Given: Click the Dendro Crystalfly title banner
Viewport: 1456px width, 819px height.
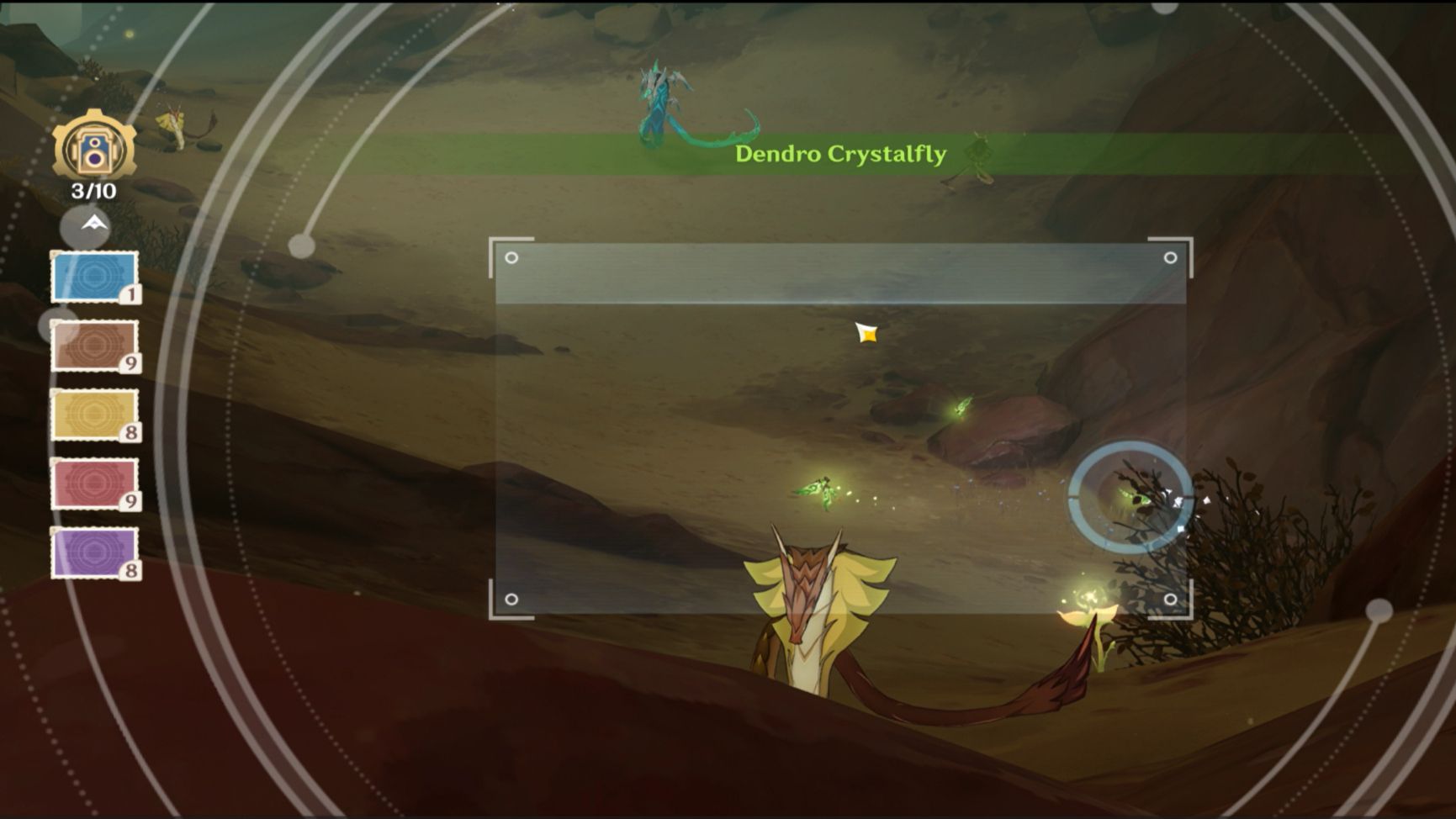Looking at the screenshot, I should 841,153.
